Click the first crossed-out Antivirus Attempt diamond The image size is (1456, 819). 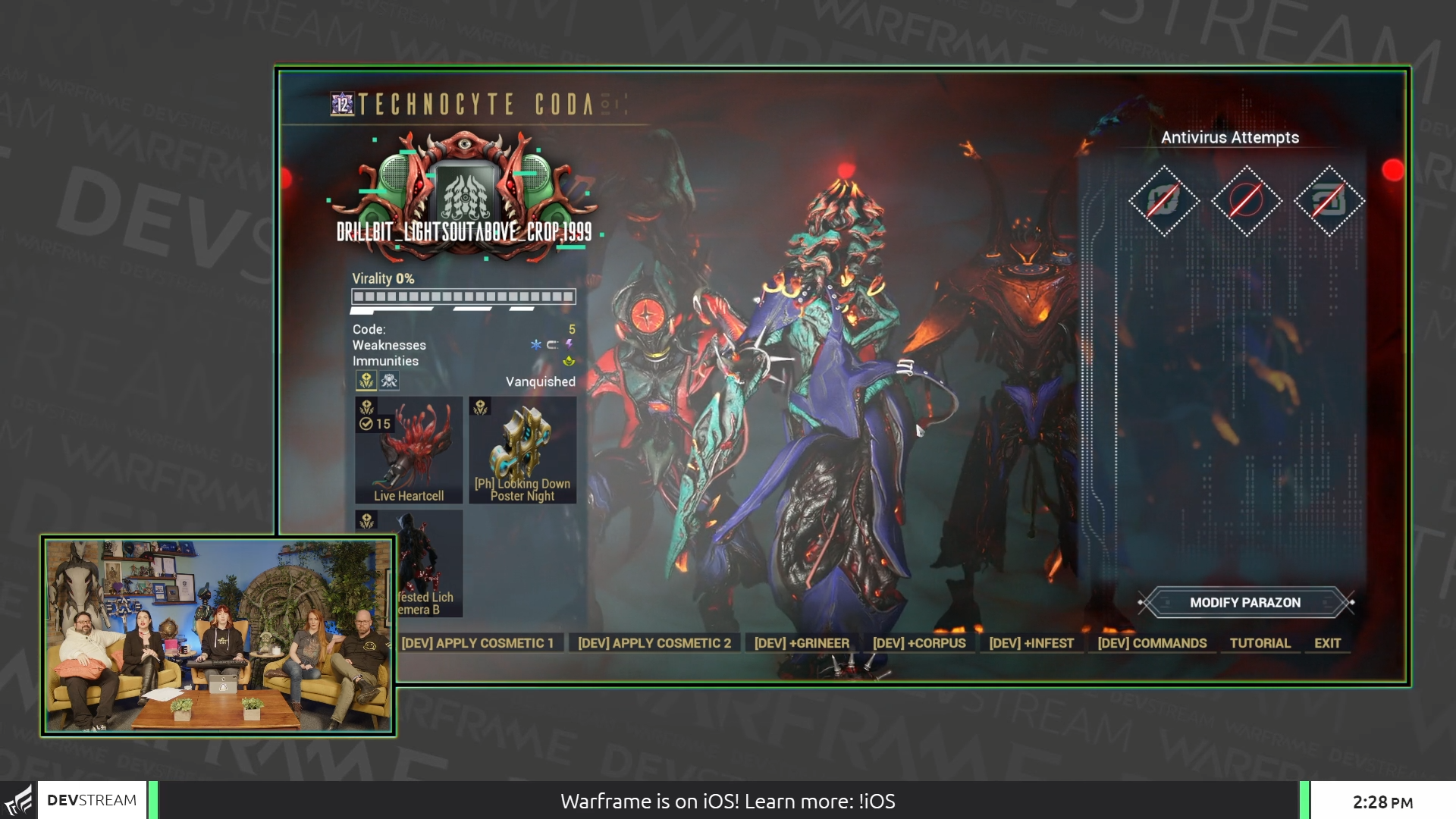pyautogui.click(x=1166, y=201)
